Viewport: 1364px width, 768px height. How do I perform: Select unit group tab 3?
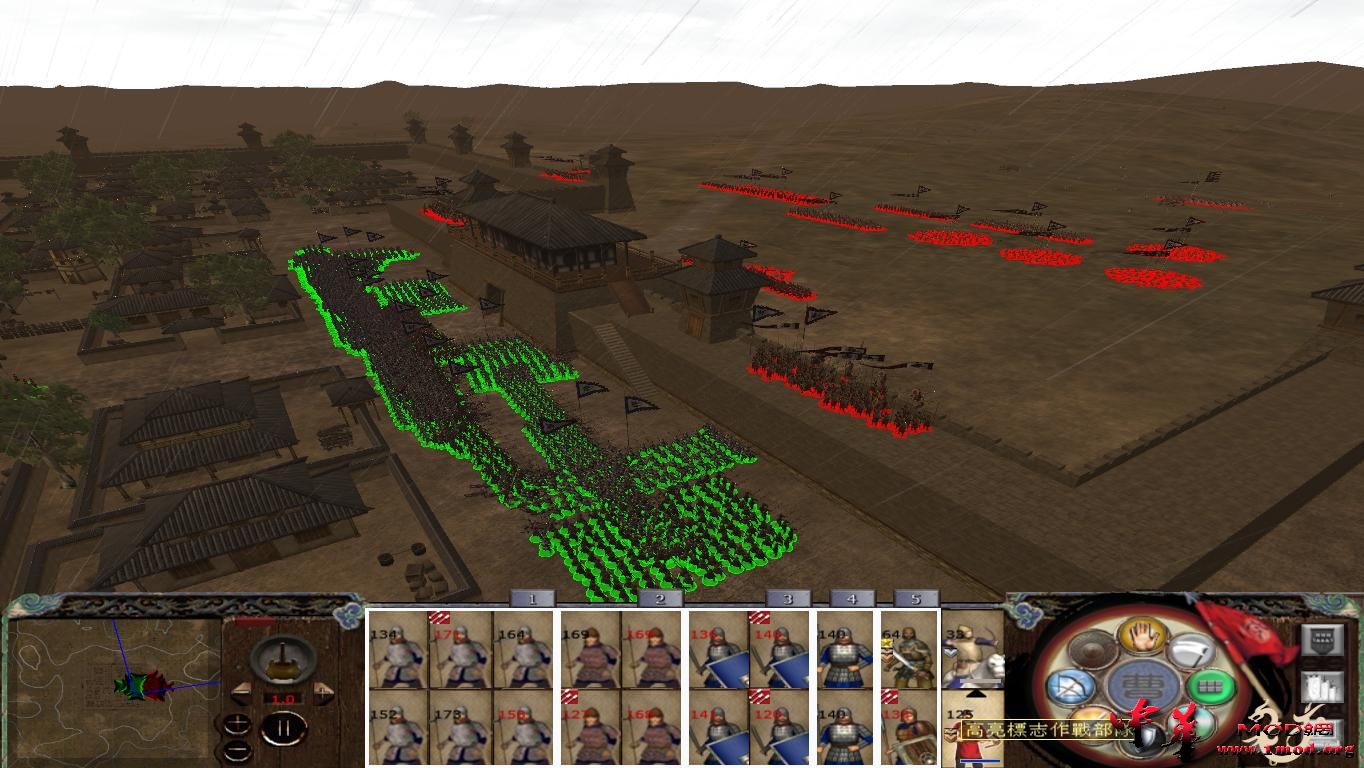pyautogui.click(x=789, y=600)
